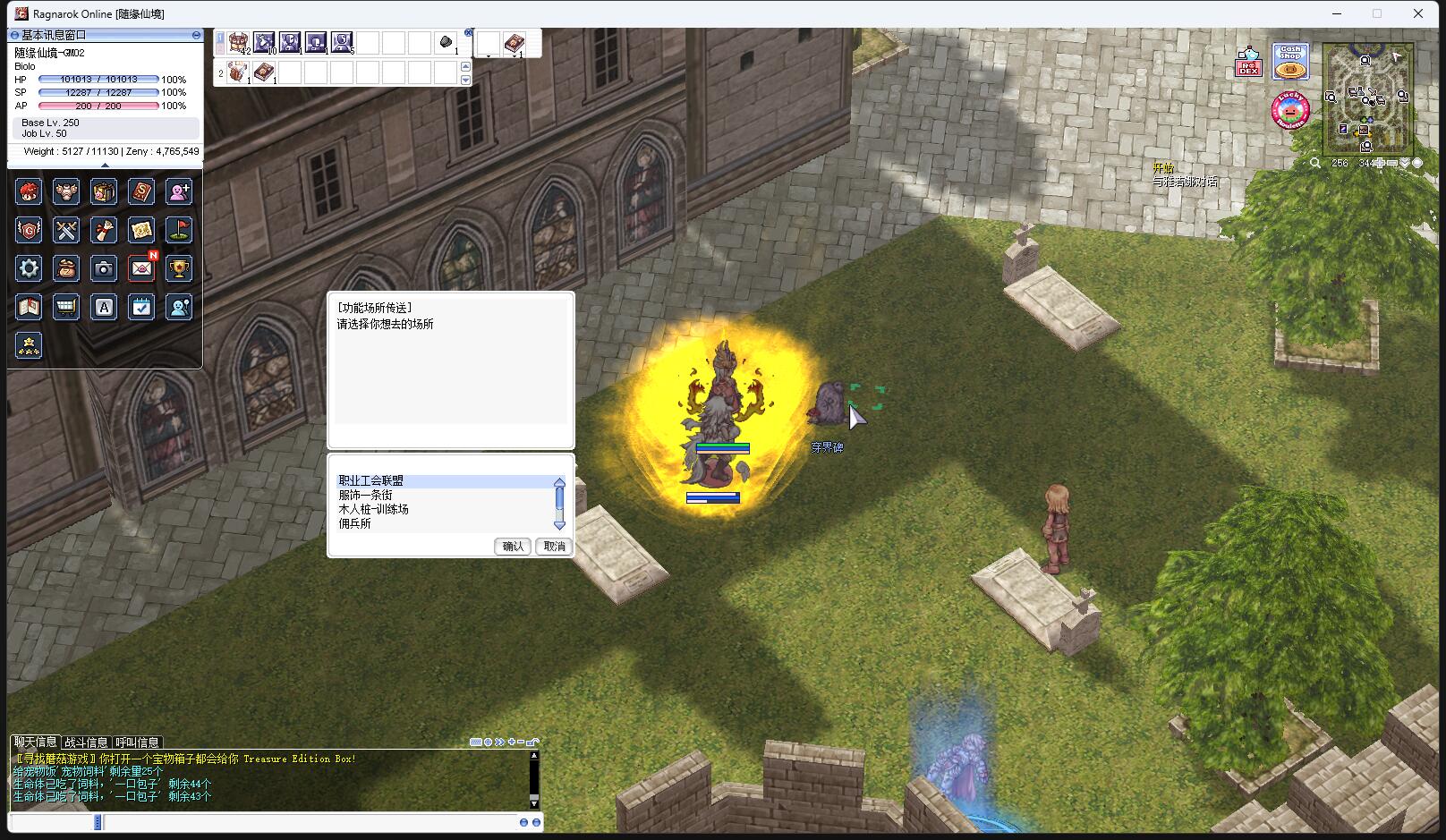
Task: Choose 服饰一条街 destination
Action: (x=365, y=495)
